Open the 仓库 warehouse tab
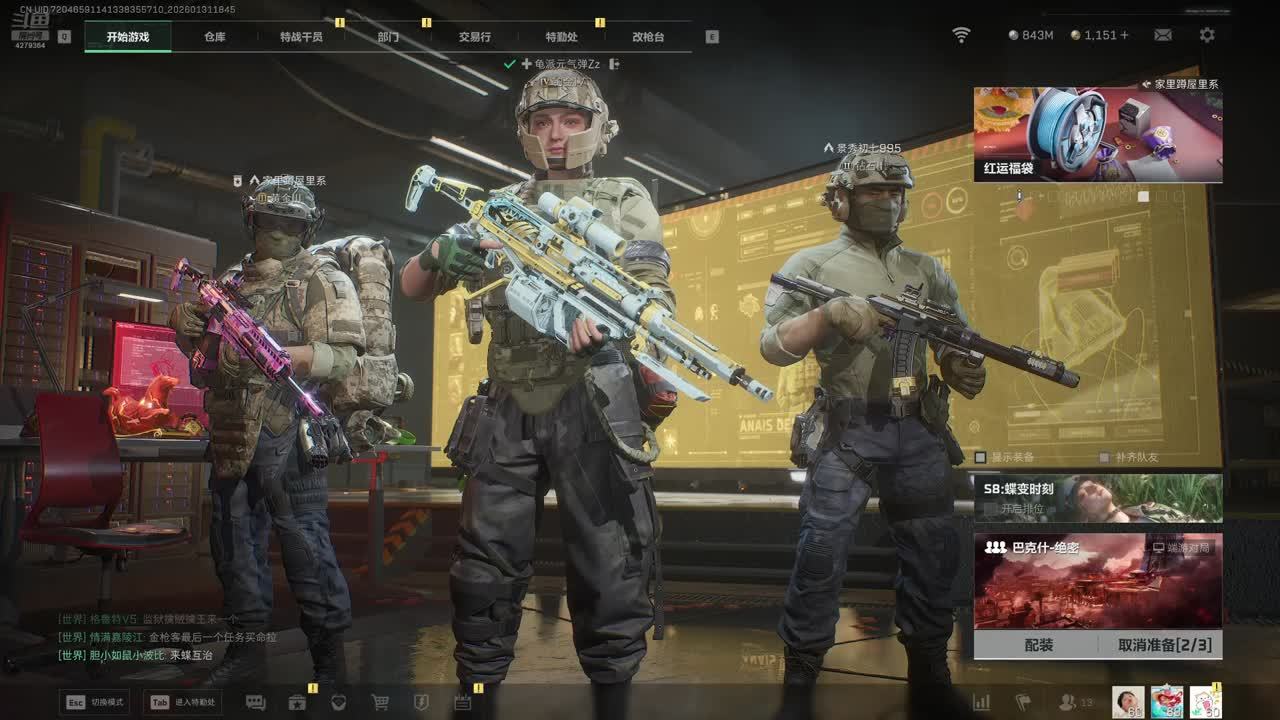Screen dimensions: 1280x720 click(x=215, y=37)
